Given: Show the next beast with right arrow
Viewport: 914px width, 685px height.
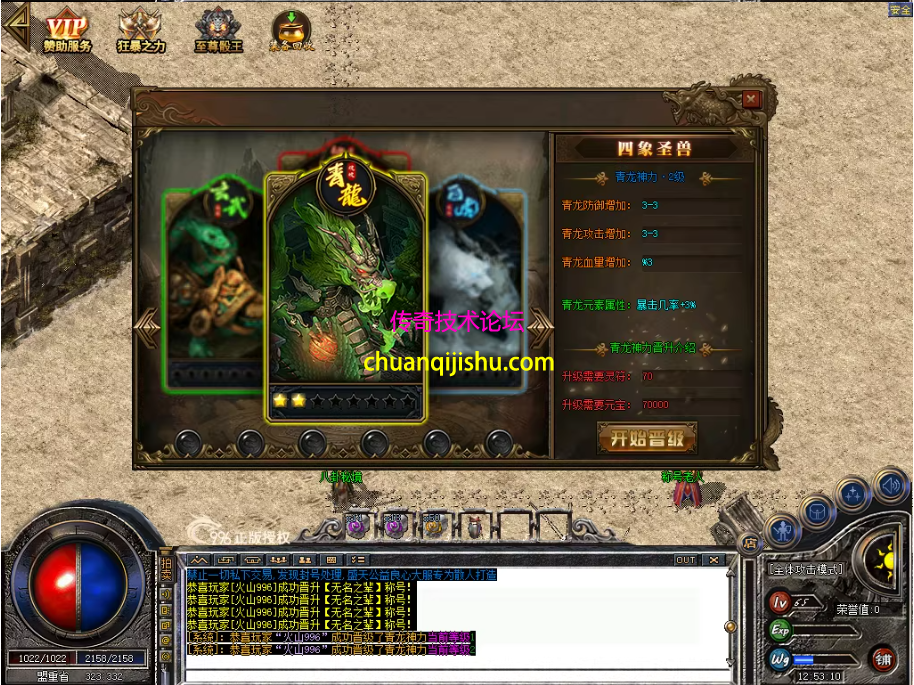Looking at the screenshot, I should coord(541,324).
